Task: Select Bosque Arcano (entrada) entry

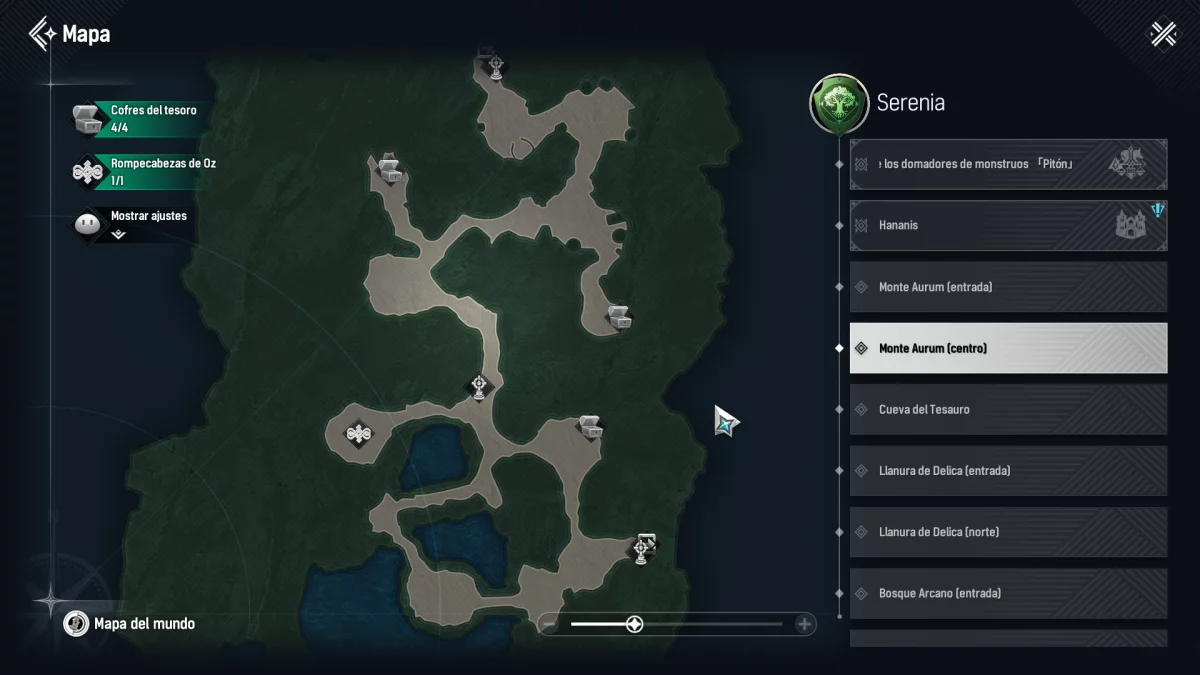Action: [1008, 593]
